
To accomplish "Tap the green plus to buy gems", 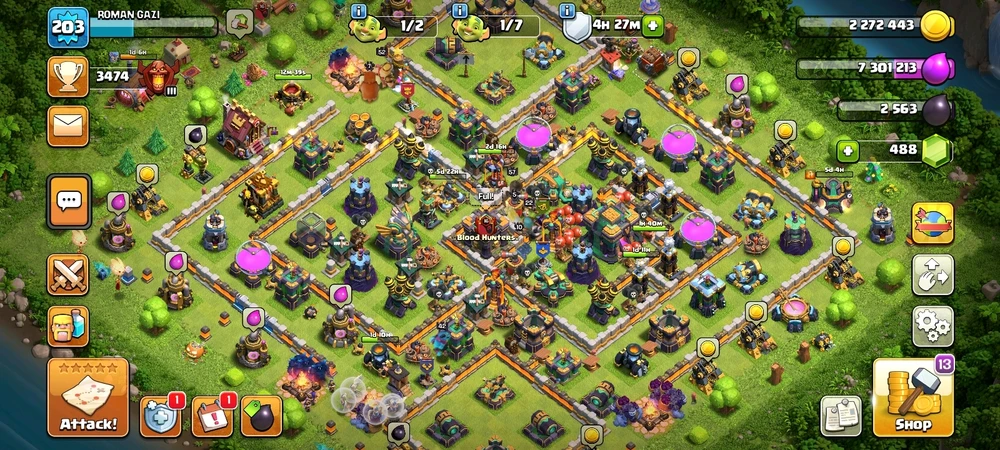I will coord(848,151).
